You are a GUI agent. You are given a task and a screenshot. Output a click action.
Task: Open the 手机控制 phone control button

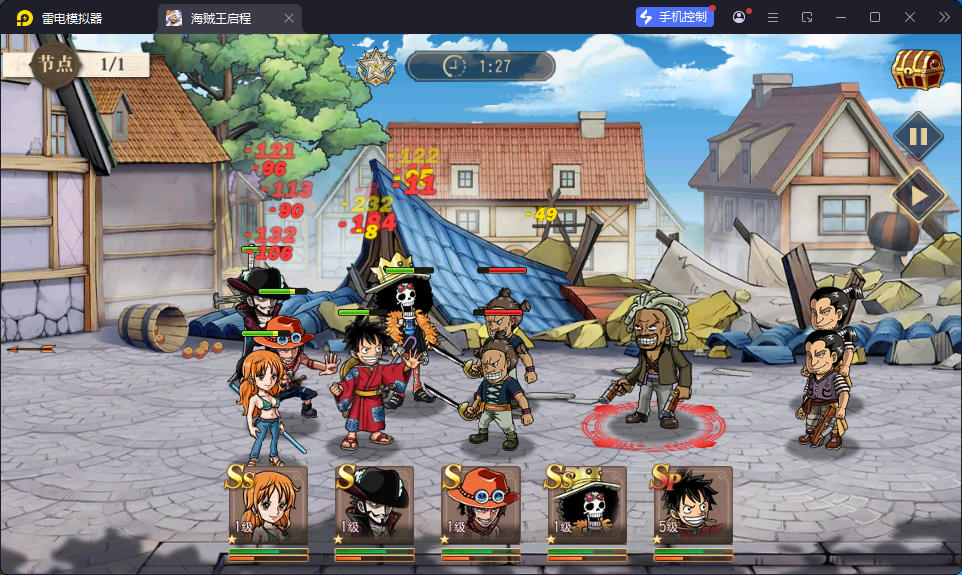(674, 17)
